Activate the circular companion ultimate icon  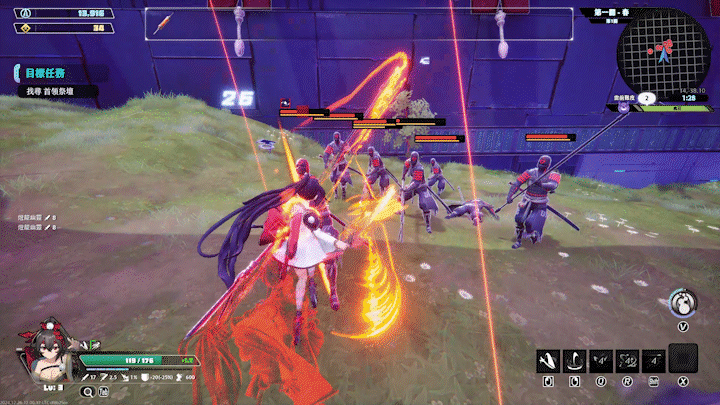[x=683, y=301]
